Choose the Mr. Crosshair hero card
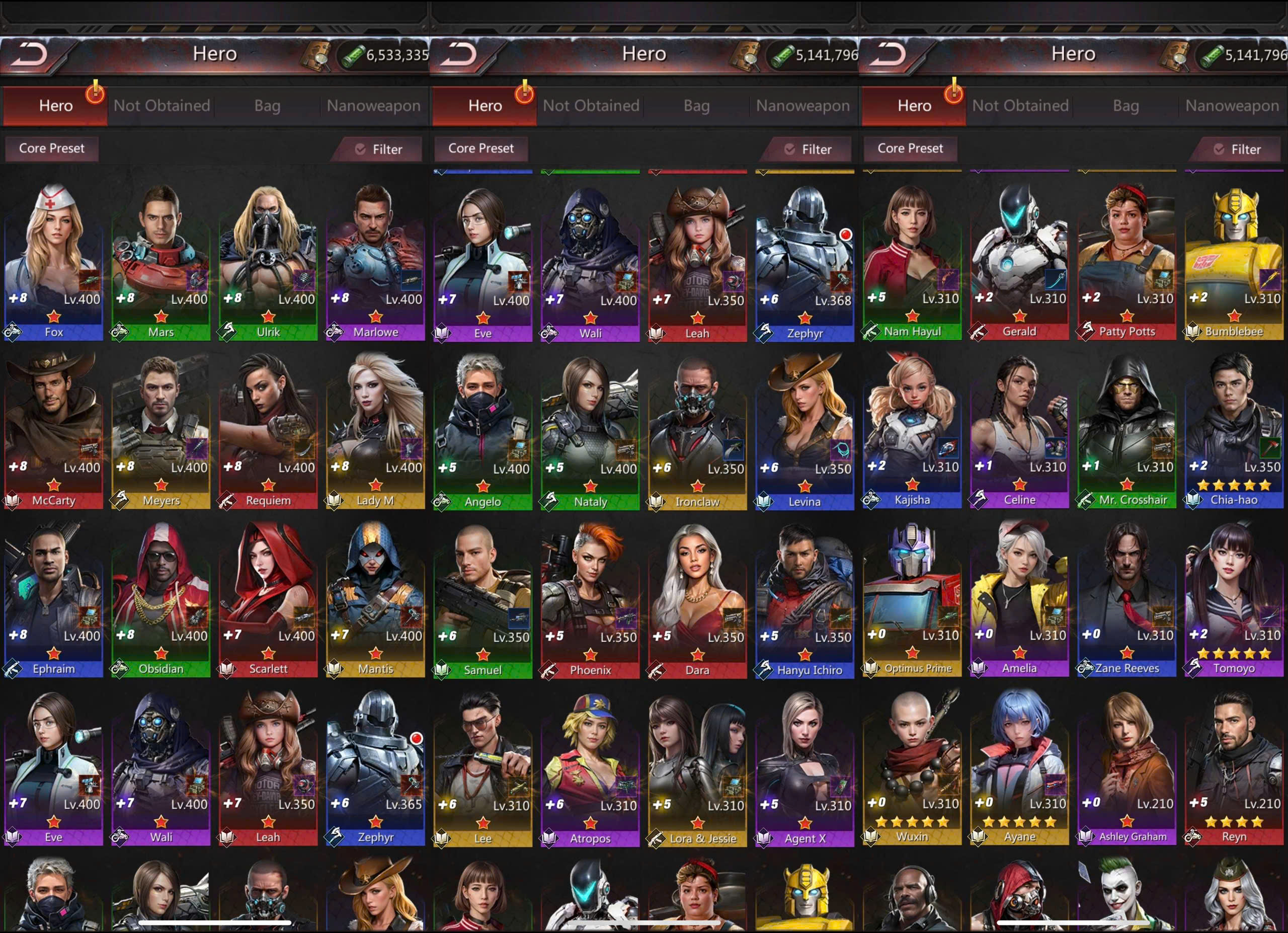 pyautogui.click(x=1126, y=426)
